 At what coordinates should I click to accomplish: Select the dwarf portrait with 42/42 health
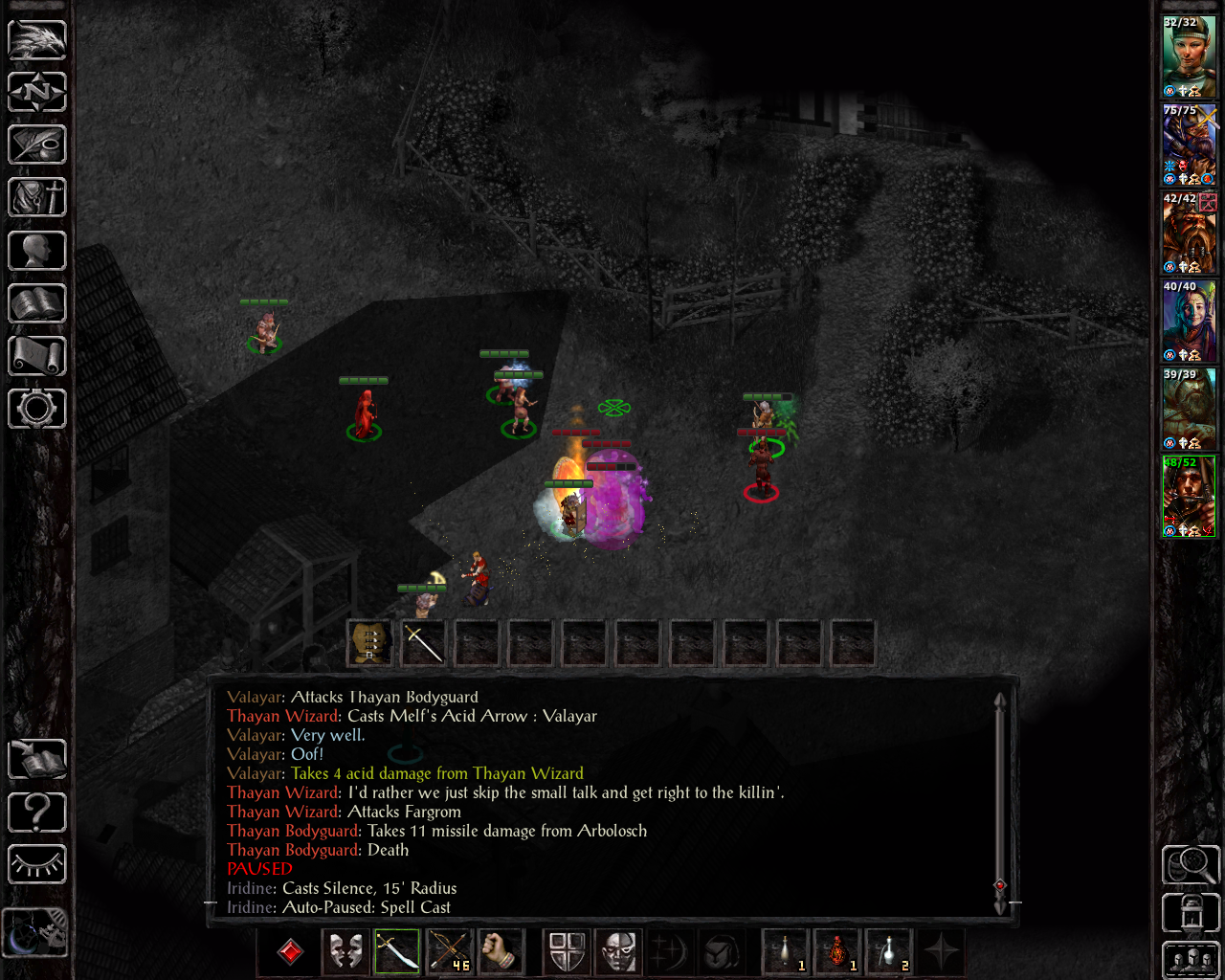tap(1189, 233)
